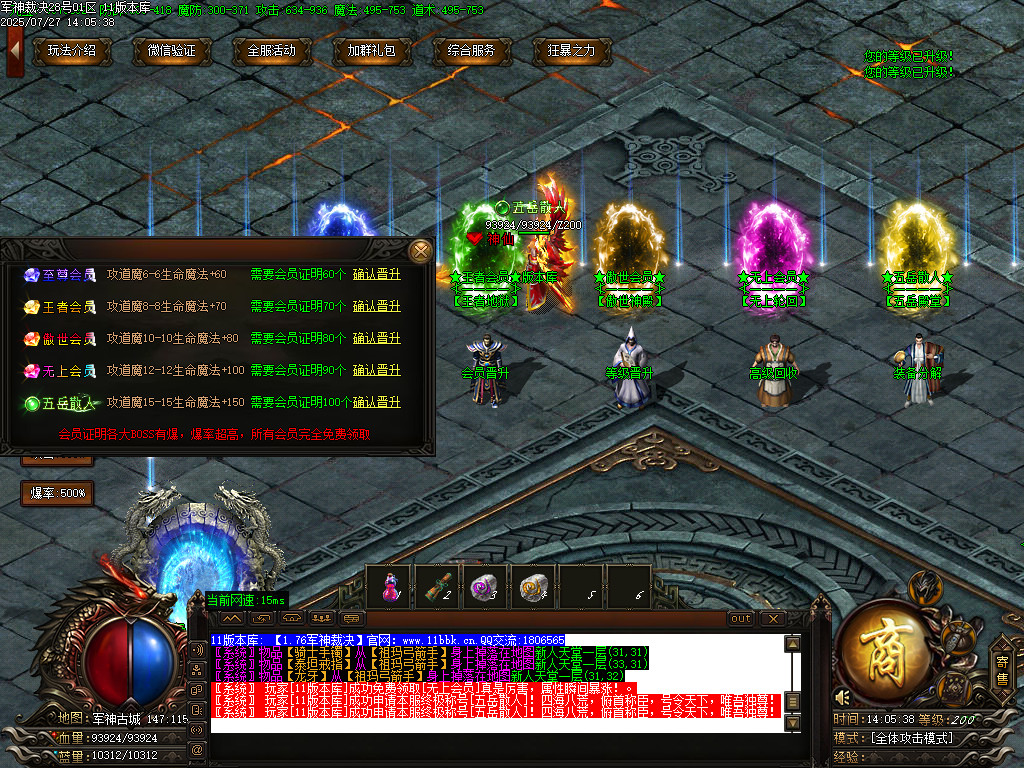1024x768 pixels.
Task: Confirm promotion for 王者会员 row
Action: pyautogui.click(x=376, y=307)
